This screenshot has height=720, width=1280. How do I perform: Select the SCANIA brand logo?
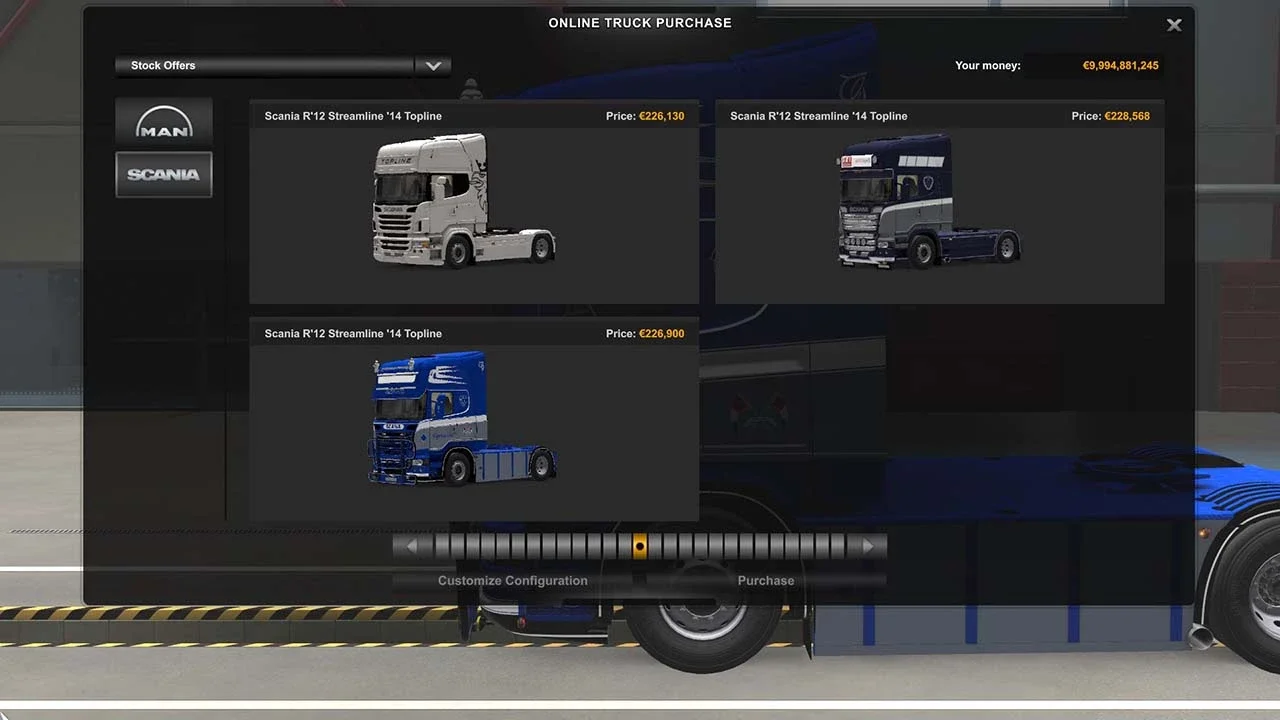point(163,174)
